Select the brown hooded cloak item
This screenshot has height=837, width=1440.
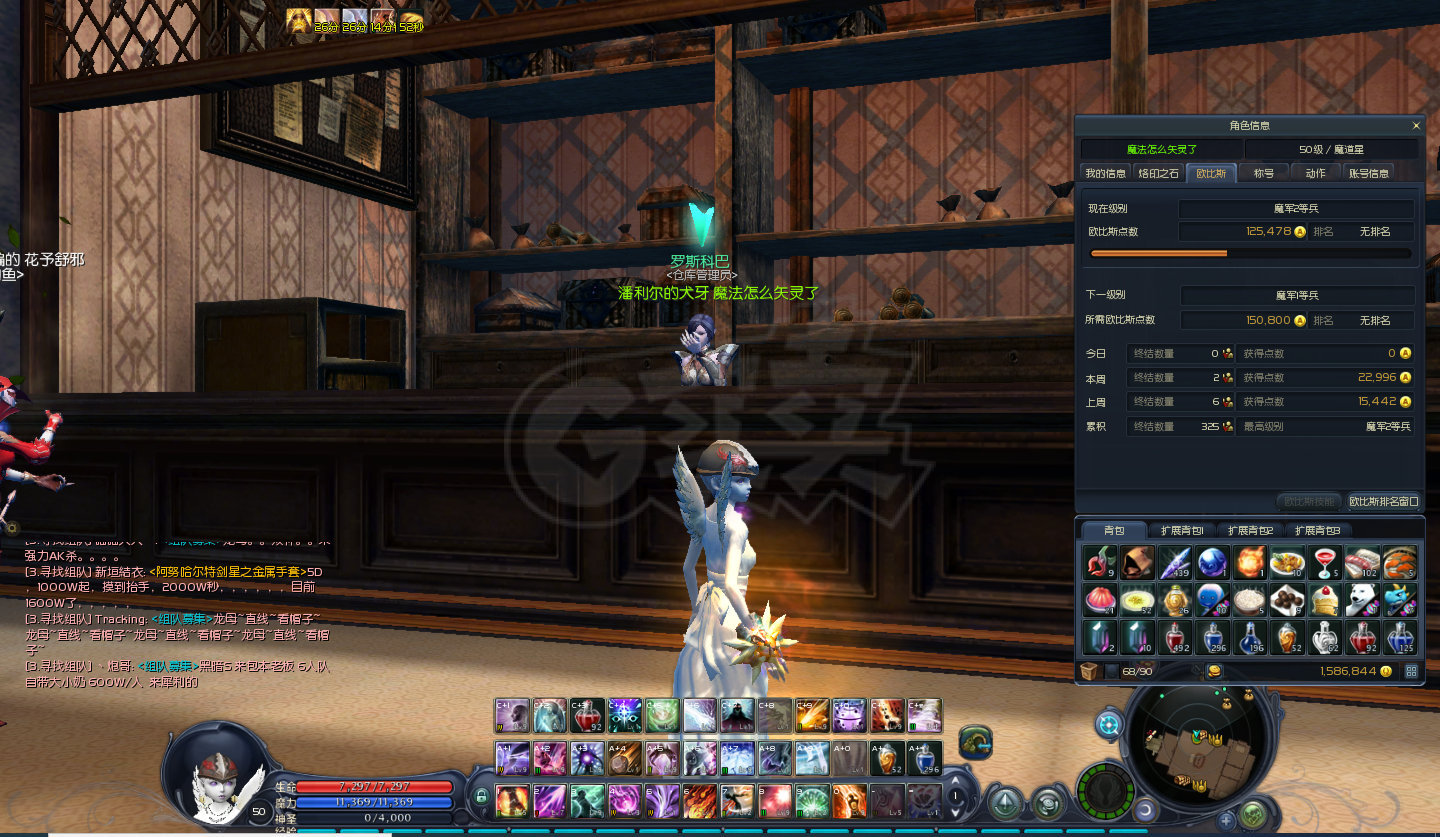[1137, 562]
